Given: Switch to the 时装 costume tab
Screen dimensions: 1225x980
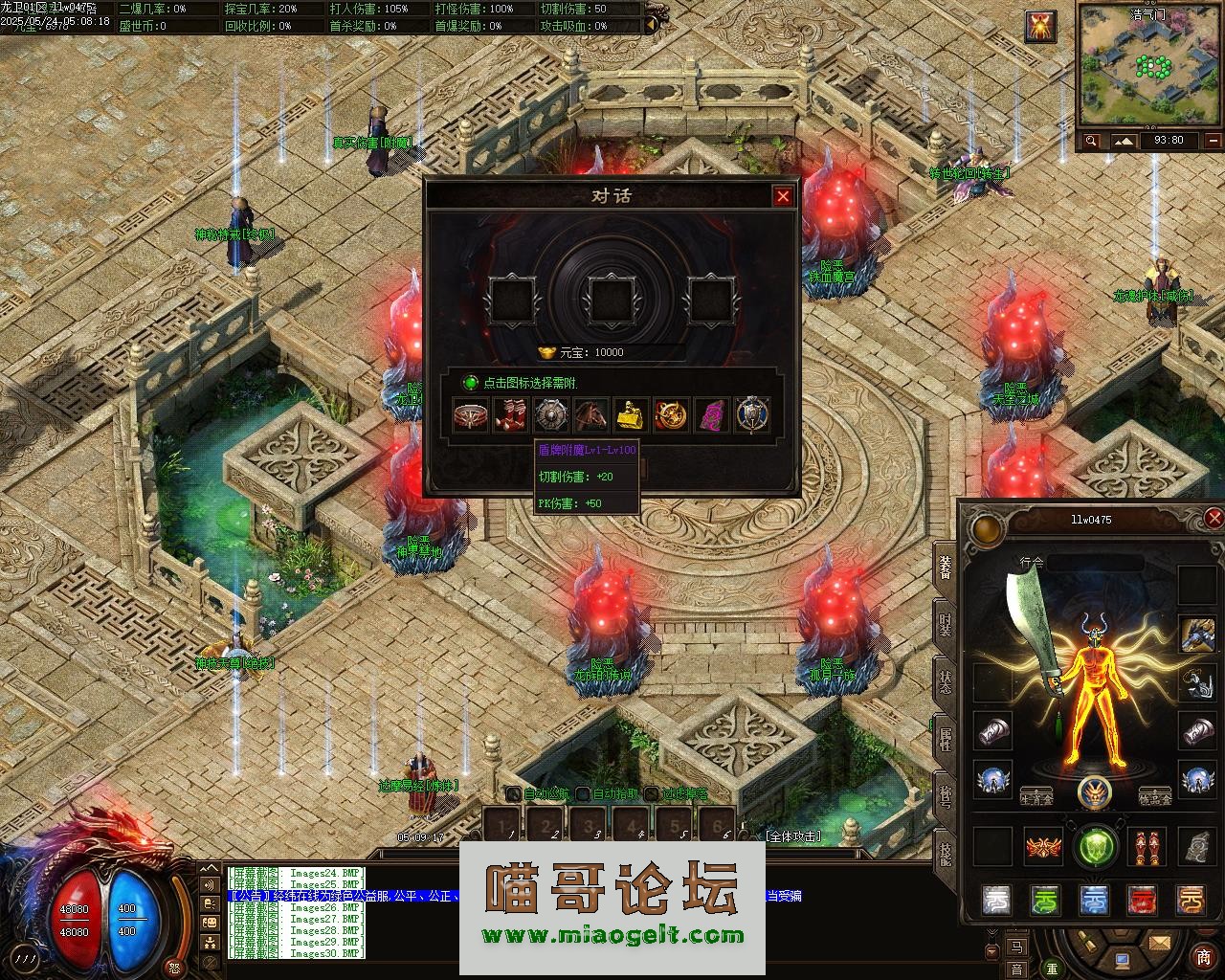Looking at the screenshot, I should (x=945, y=627).
